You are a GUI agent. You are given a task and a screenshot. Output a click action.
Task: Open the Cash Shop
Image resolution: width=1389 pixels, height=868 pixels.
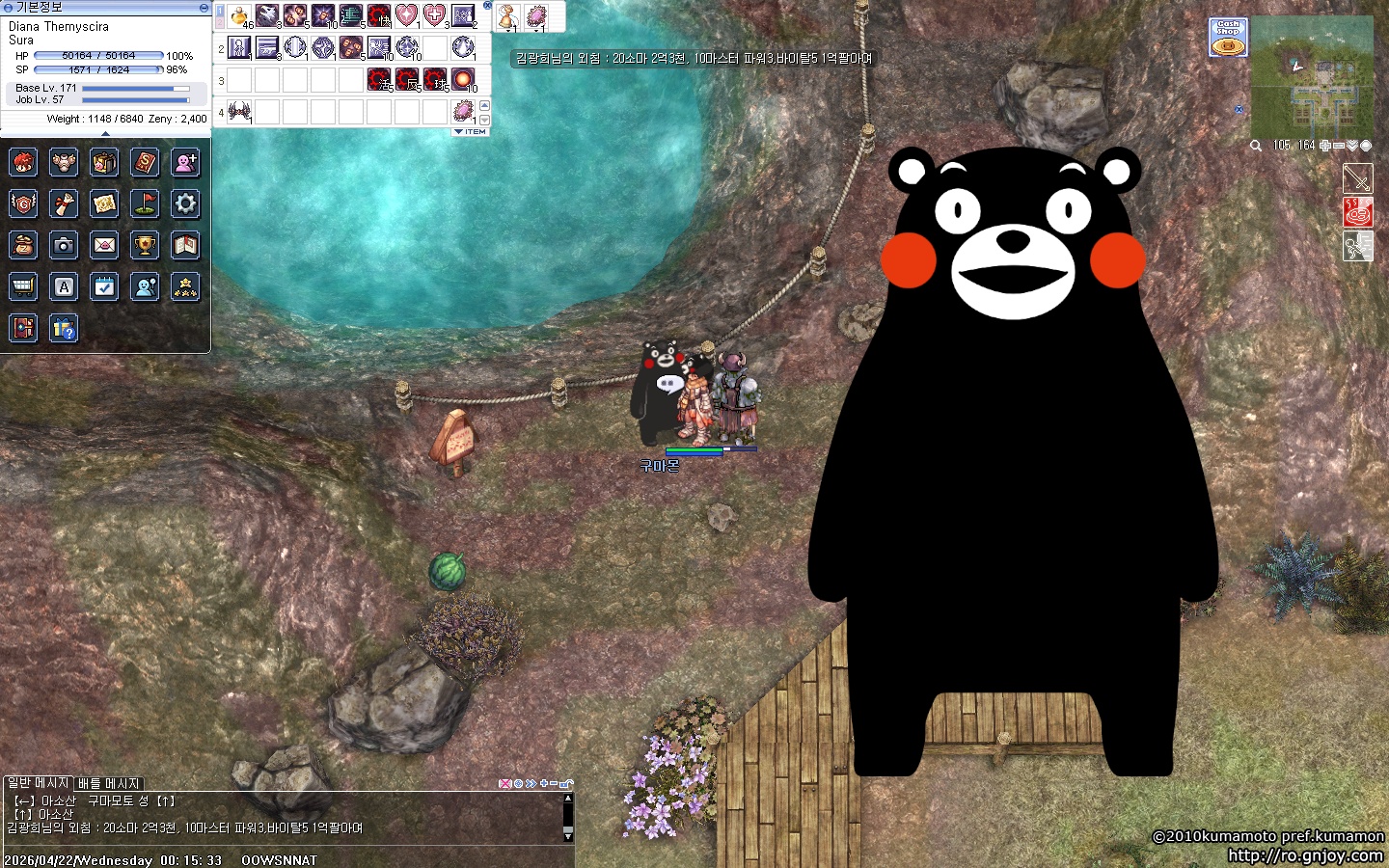tap(1228, 37)
